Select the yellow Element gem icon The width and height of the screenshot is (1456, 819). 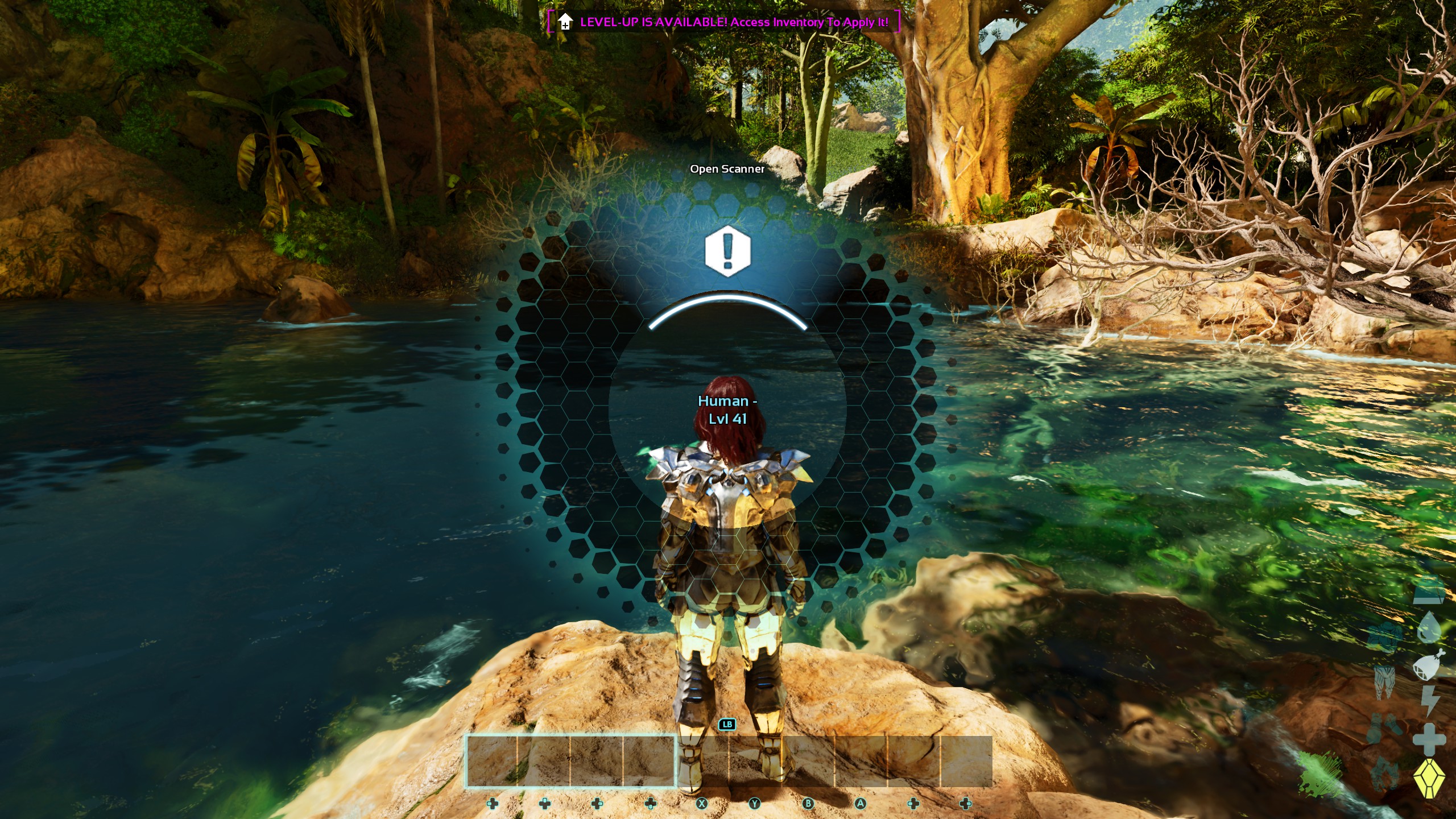tap(1430, 777)
